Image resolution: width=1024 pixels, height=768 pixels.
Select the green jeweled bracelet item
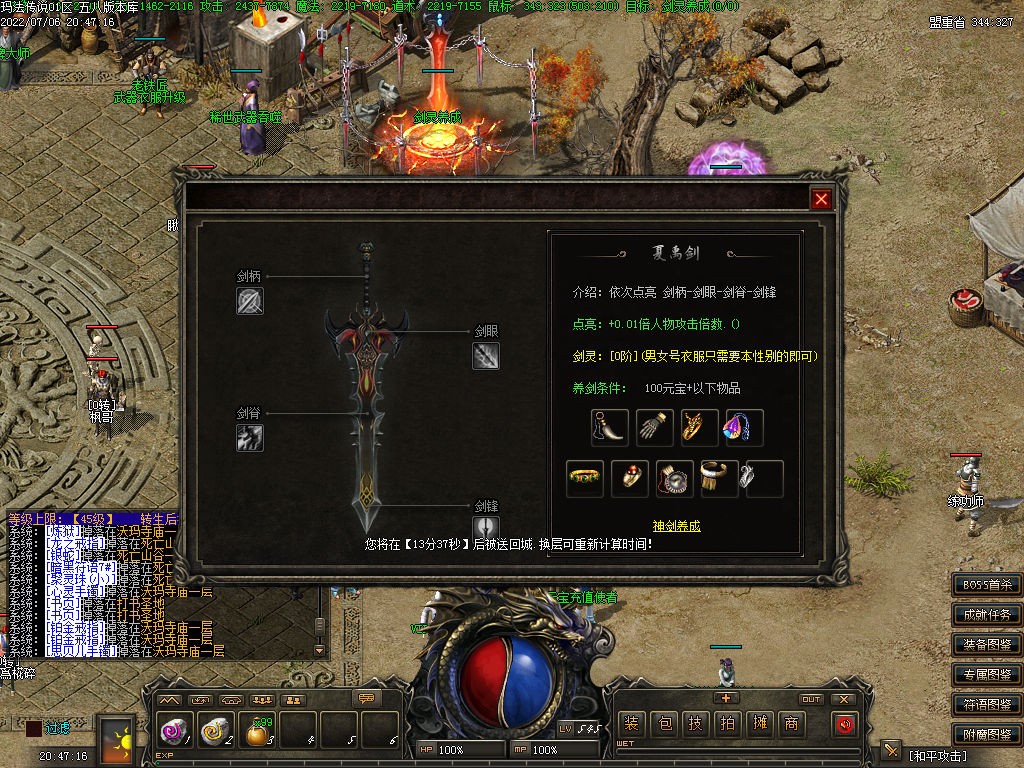[x=585, y=479]
